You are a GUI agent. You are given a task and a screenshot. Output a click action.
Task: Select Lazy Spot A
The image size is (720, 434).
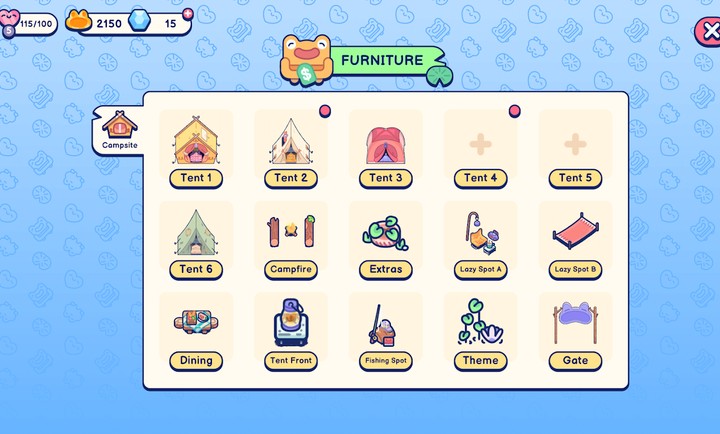pyautogui.click(x=481, y=240)
